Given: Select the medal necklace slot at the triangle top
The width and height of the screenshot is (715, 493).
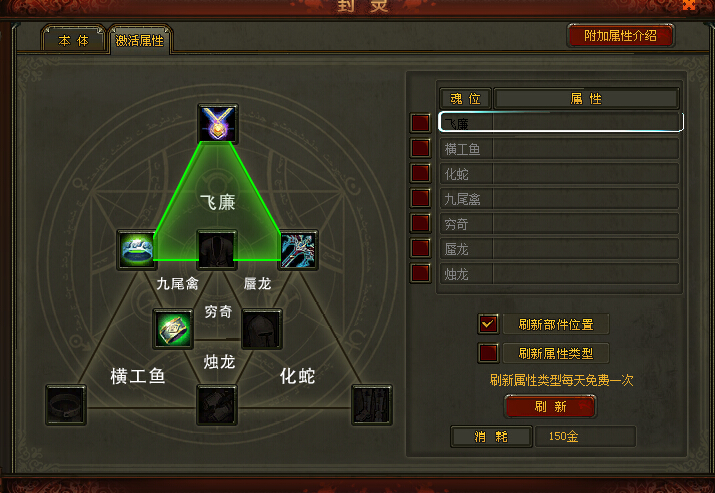Looking at the screenshot, I should [x=217, y=123].
